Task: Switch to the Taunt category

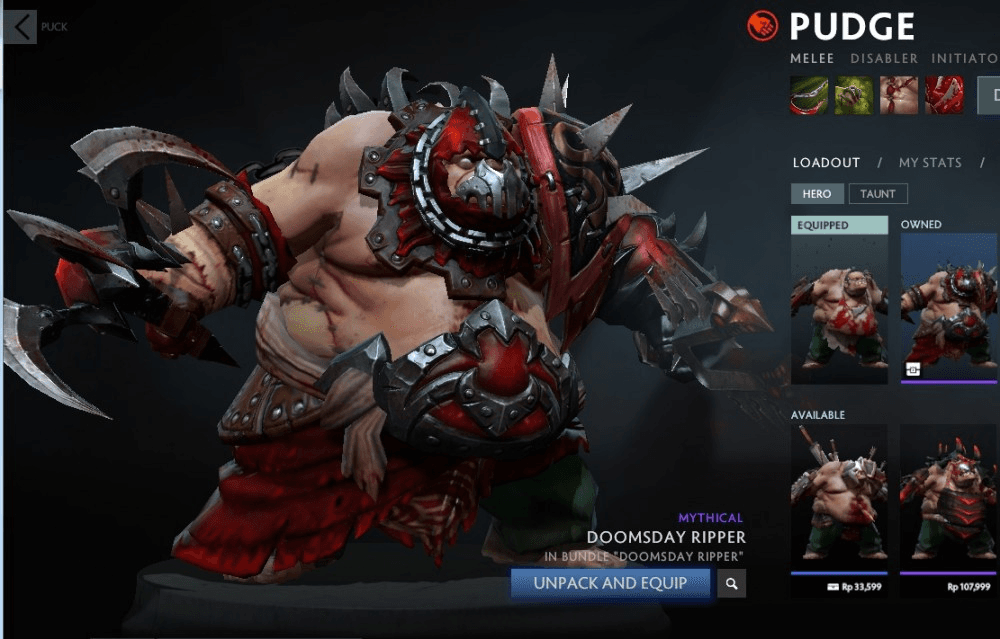Action: click(878, 194)
